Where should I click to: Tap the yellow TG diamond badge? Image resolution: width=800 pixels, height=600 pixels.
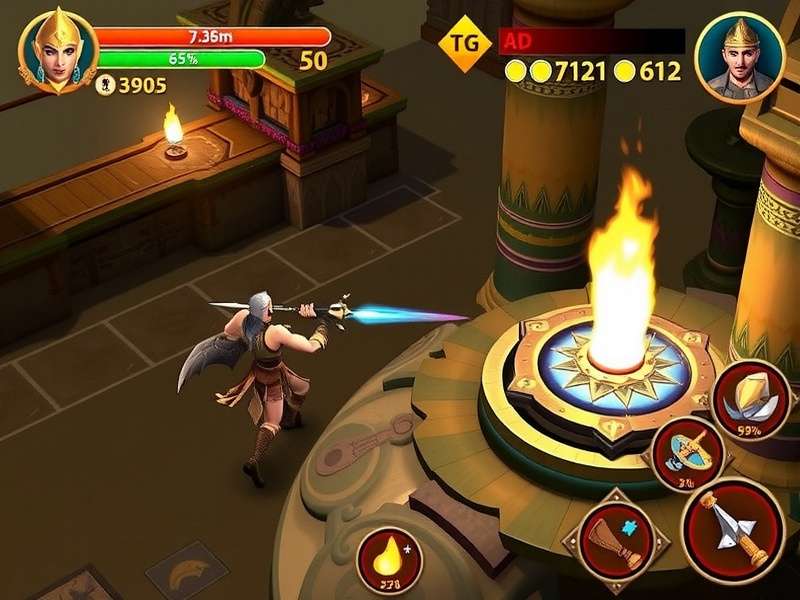pyautogui.click(x=466, y=43)
